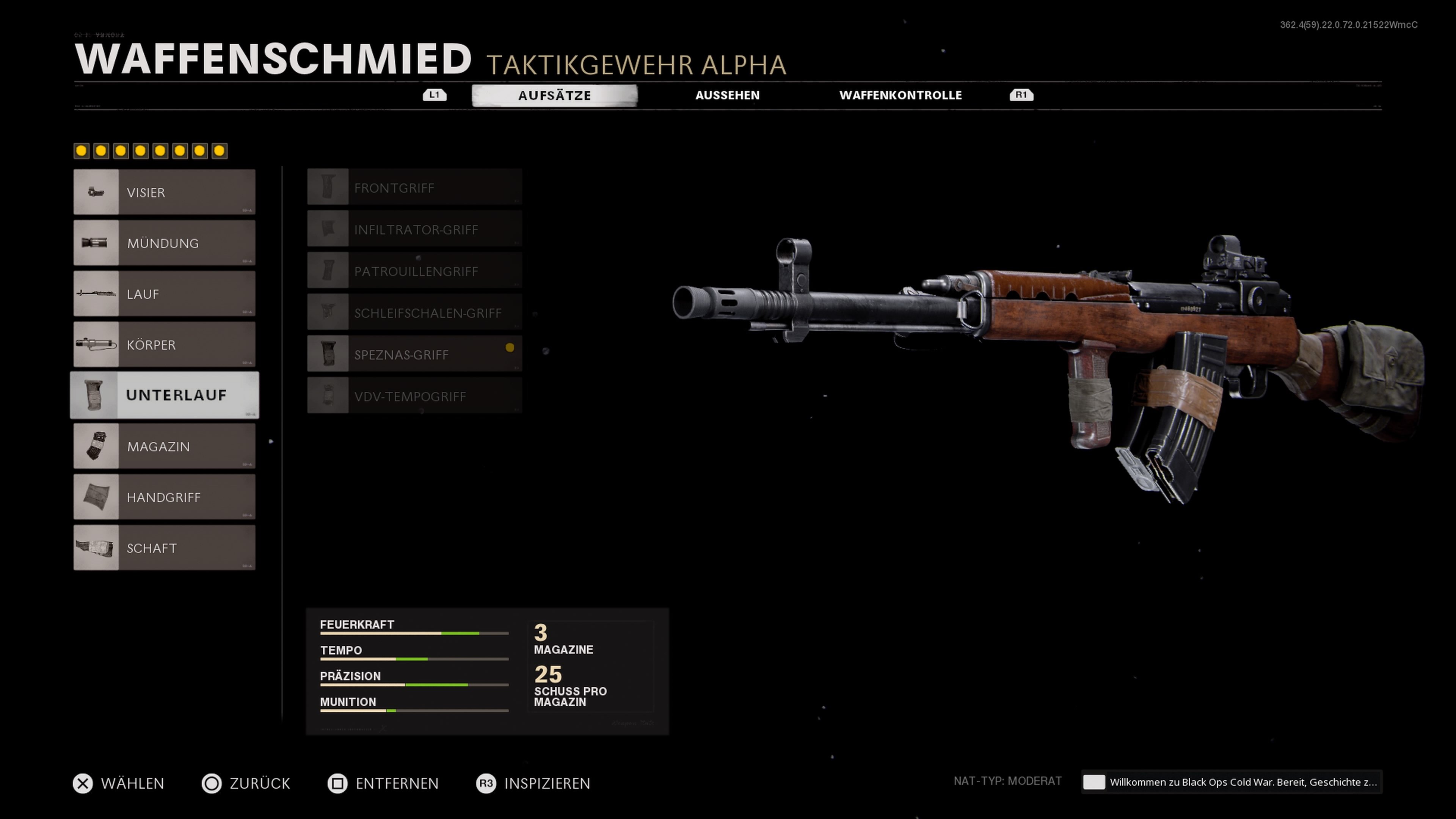Choose the Schleifschalen-Griff attachment
Image resolution: width=1456 pixels, height=819 pixels.
point(414,313)
